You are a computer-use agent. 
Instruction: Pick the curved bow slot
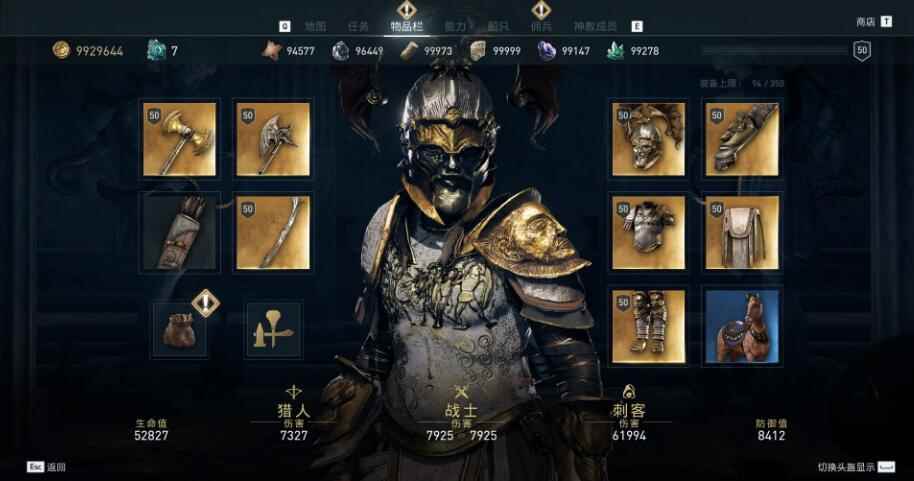tap(273, 232)
